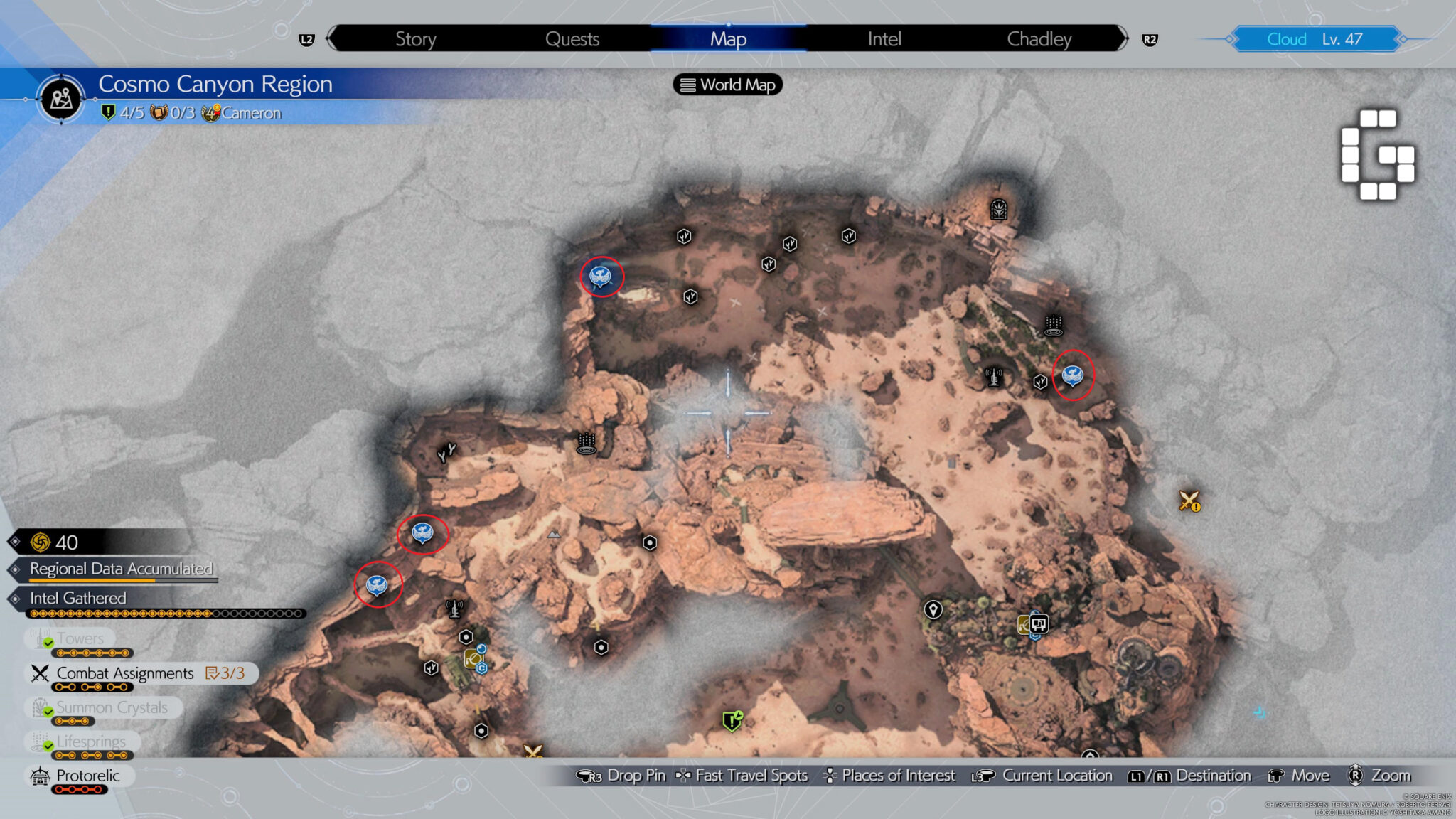The width and height of the screenshot is (1456, 819).
Task: Click the circled blue marker on the eastern plateau
Action: coord(1072,375)
